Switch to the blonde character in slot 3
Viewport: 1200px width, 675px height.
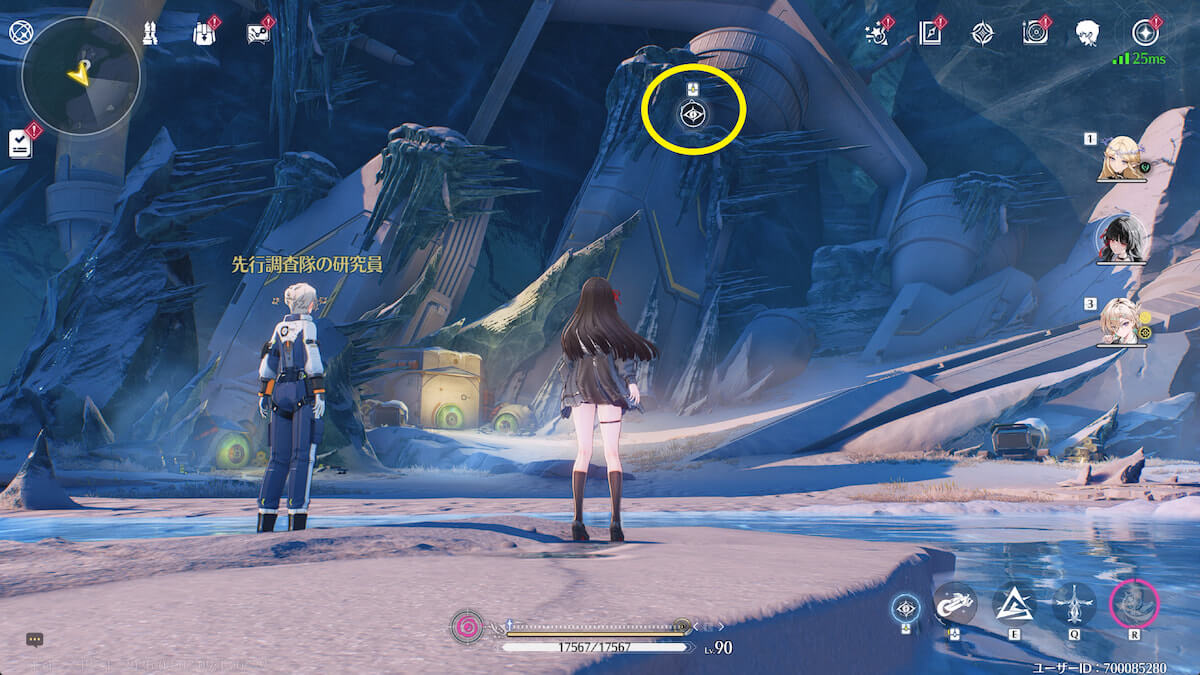click(1121, 320)
